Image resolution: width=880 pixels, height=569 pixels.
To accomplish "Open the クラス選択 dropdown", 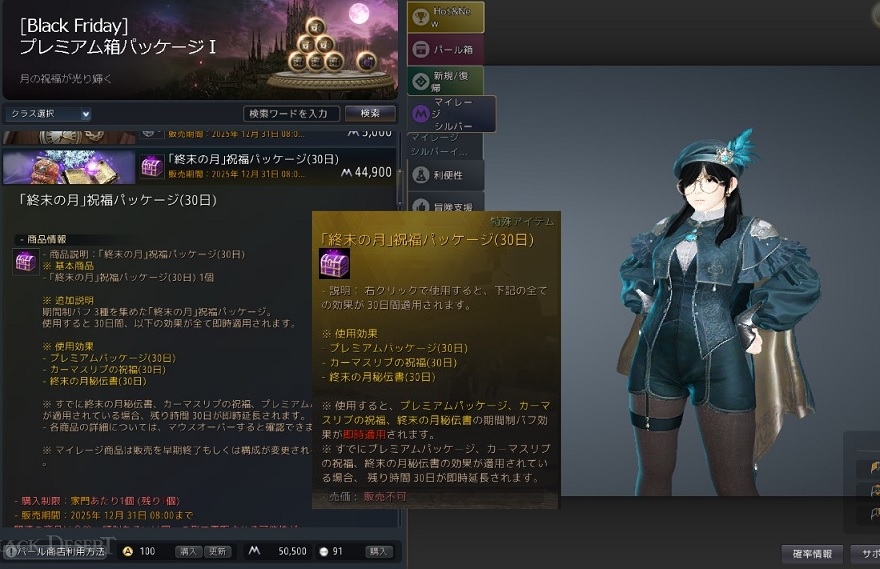I will (48, 114).
